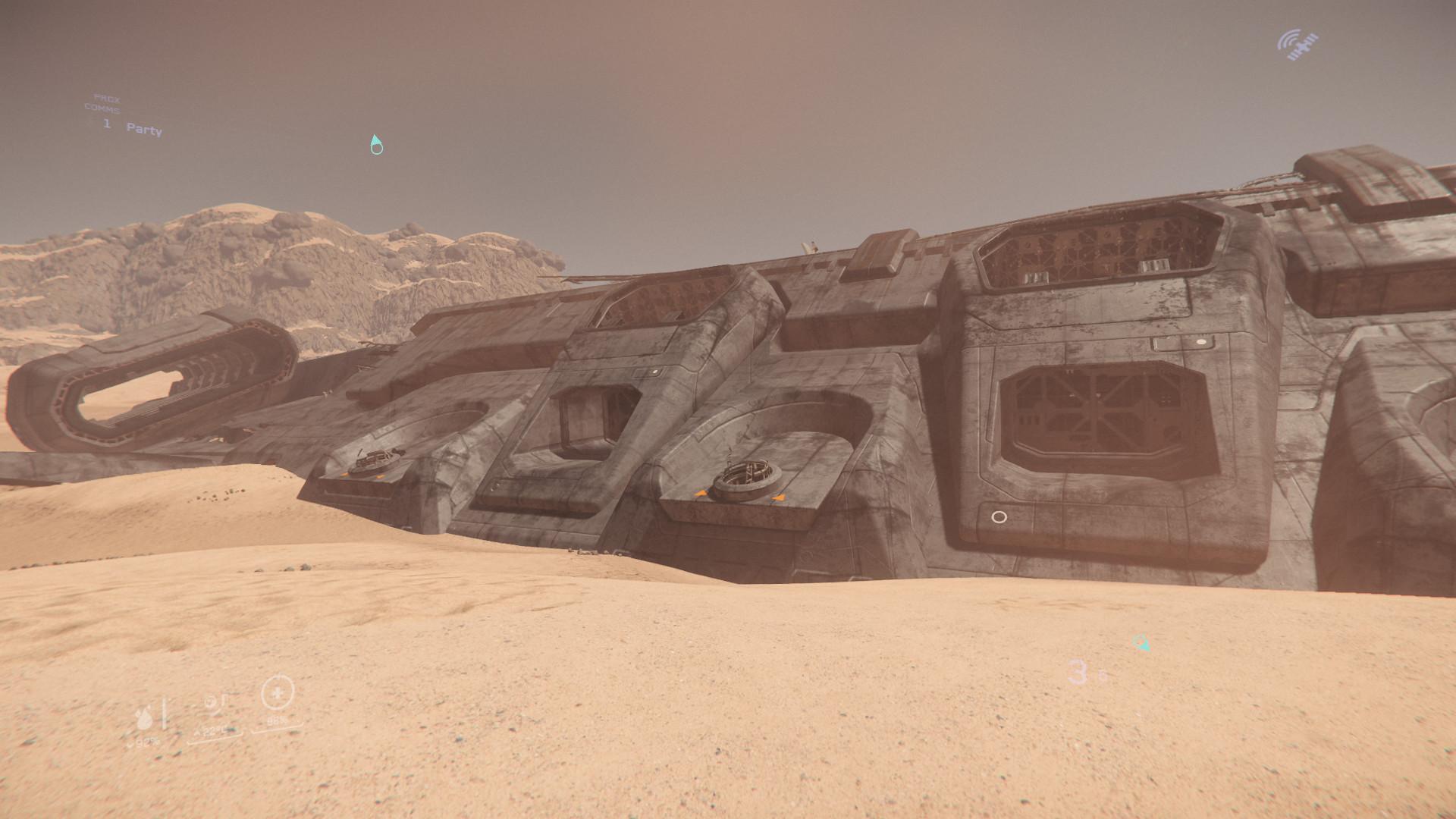The image size is (1456, 819).
Task: Click the hydration droplet icon showing 92%
Action: pos(144,717)
